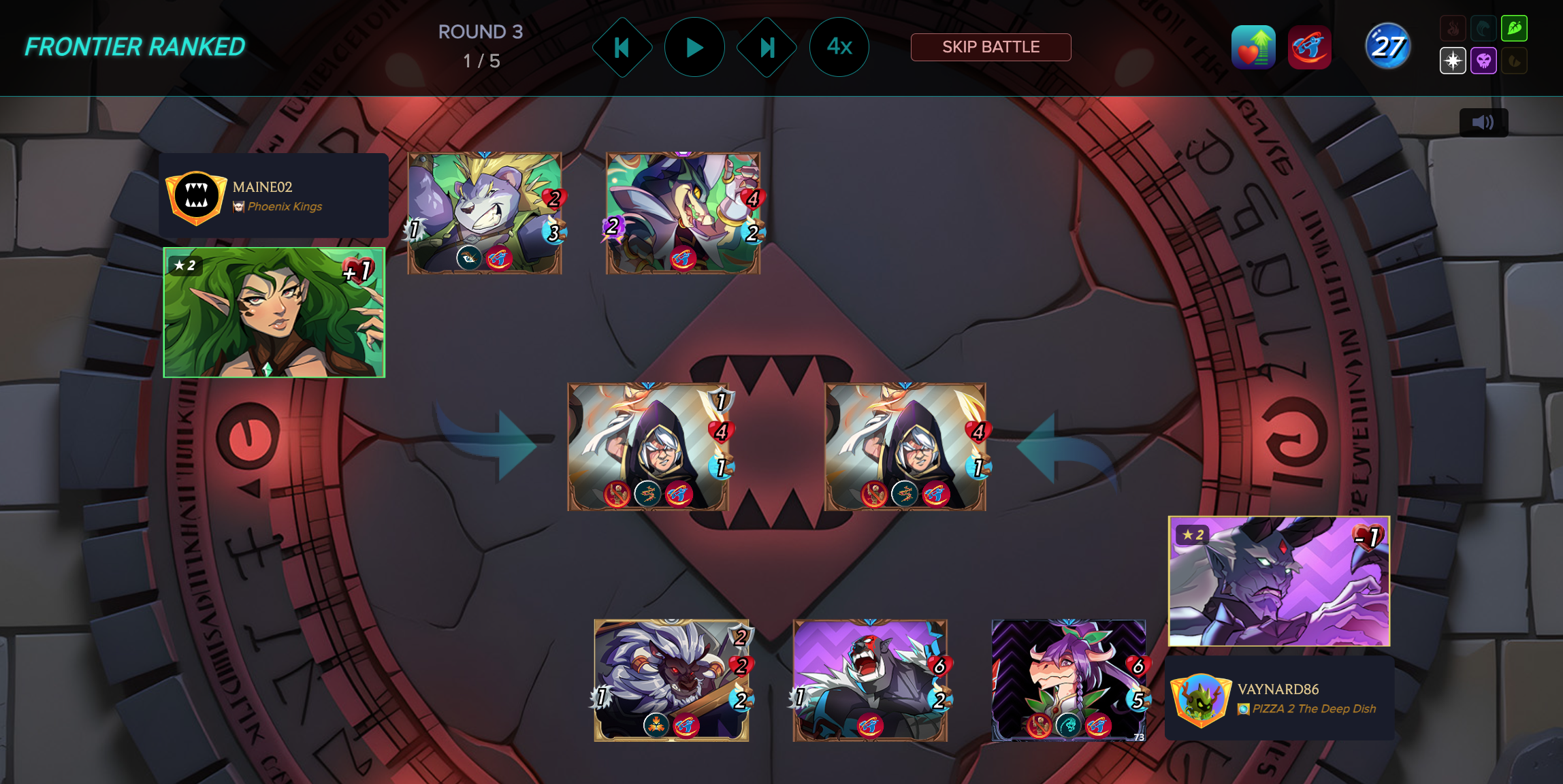1563x784 pixels.
Task: Click the Skip Battle button
Action: click(x=990, y=47)
